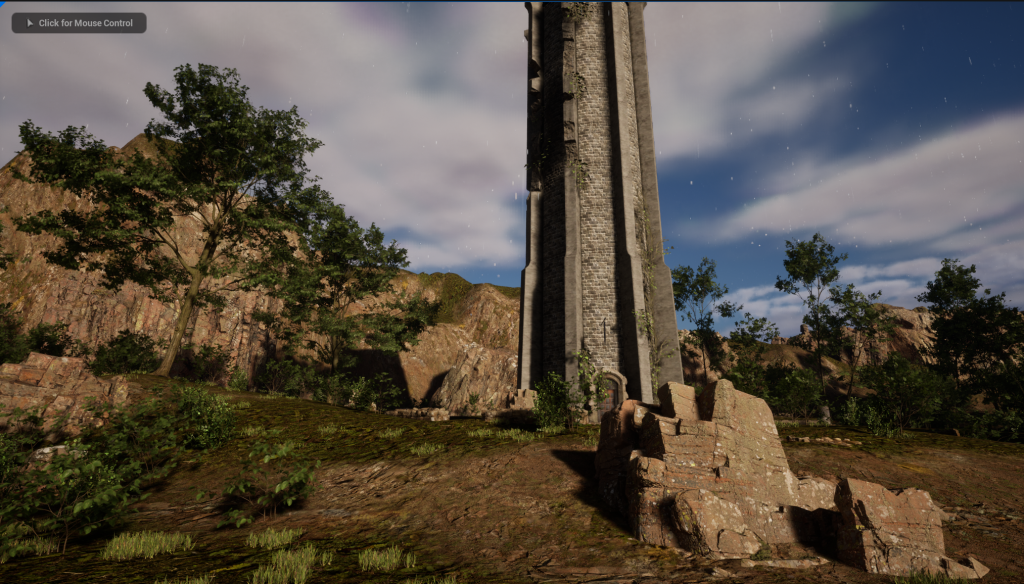Click the 'Click for Mouse Control' button

pos(79,23)
